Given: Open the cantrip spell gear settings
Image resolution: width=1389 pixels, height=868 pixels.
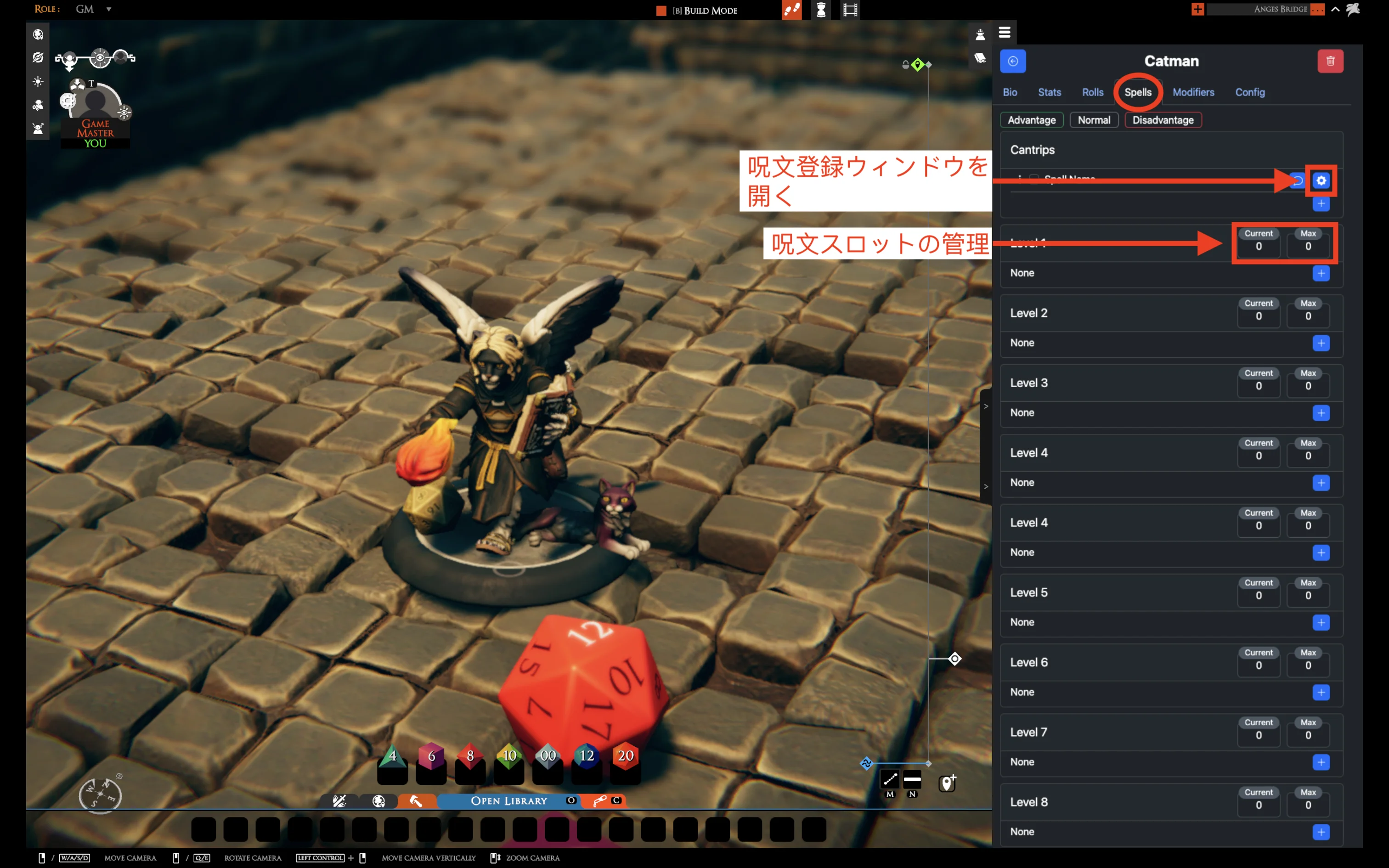Looking at the screenshot, I should click(1321, 181).
